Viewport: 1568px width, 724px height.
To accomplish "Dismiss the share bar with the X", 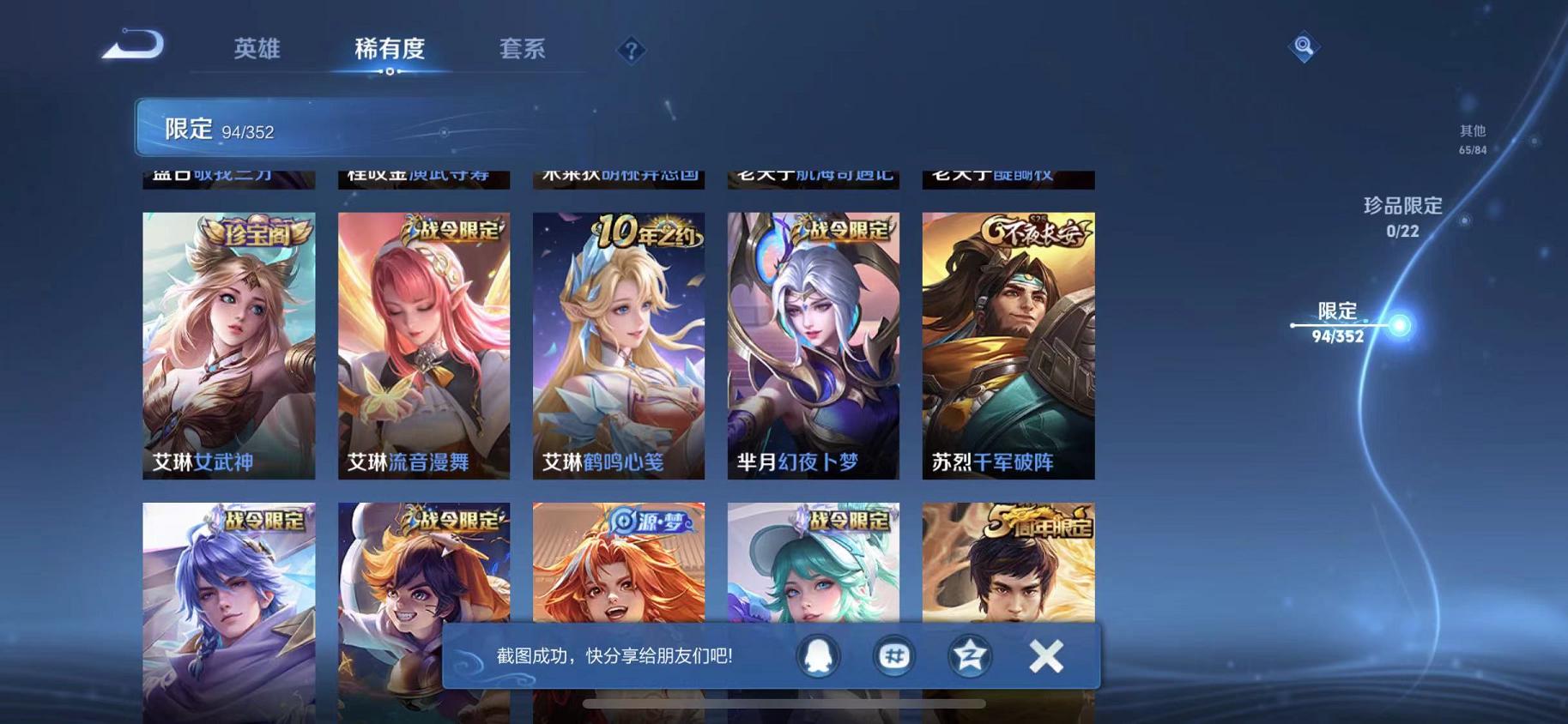I will 1046,655.
